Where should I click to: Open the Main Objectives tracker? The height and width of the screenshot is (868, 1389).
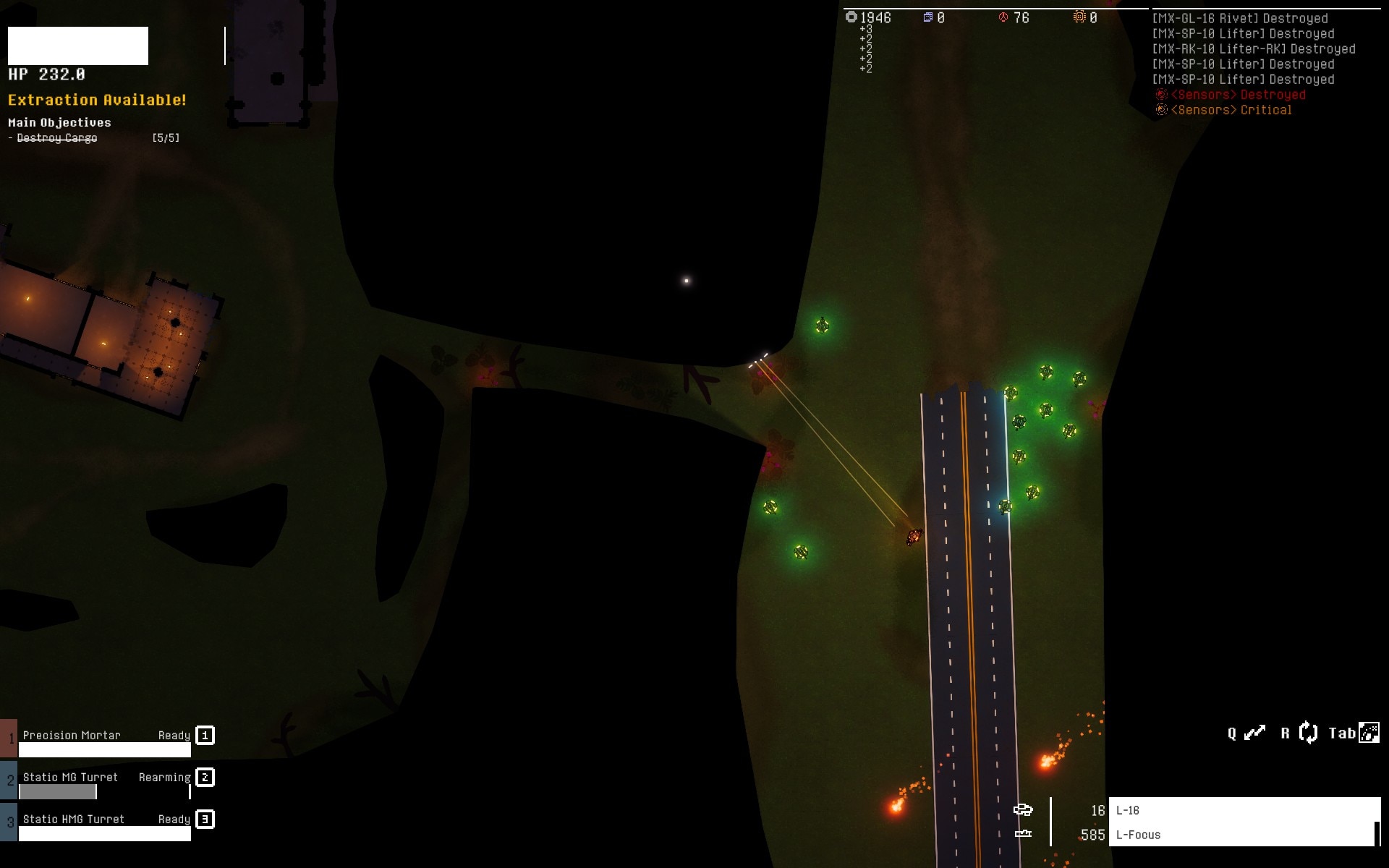[x=59, y=122]
